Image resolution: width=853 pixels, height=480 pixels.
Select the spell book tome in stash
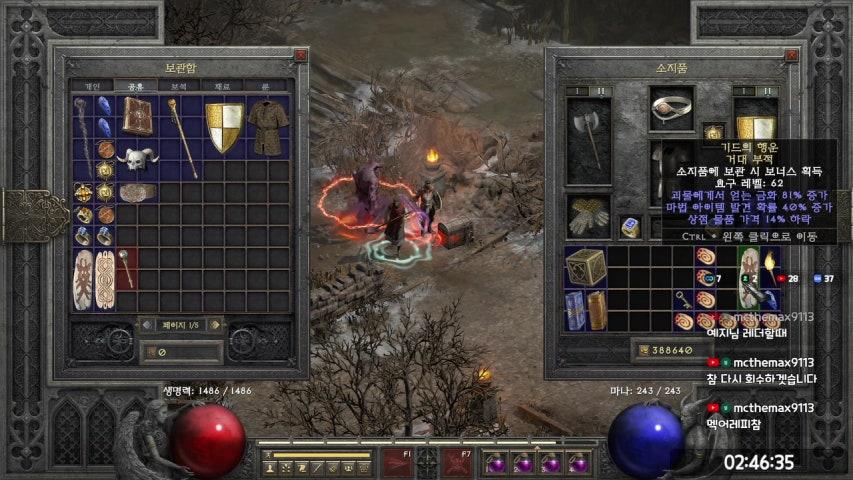(136, 116)
